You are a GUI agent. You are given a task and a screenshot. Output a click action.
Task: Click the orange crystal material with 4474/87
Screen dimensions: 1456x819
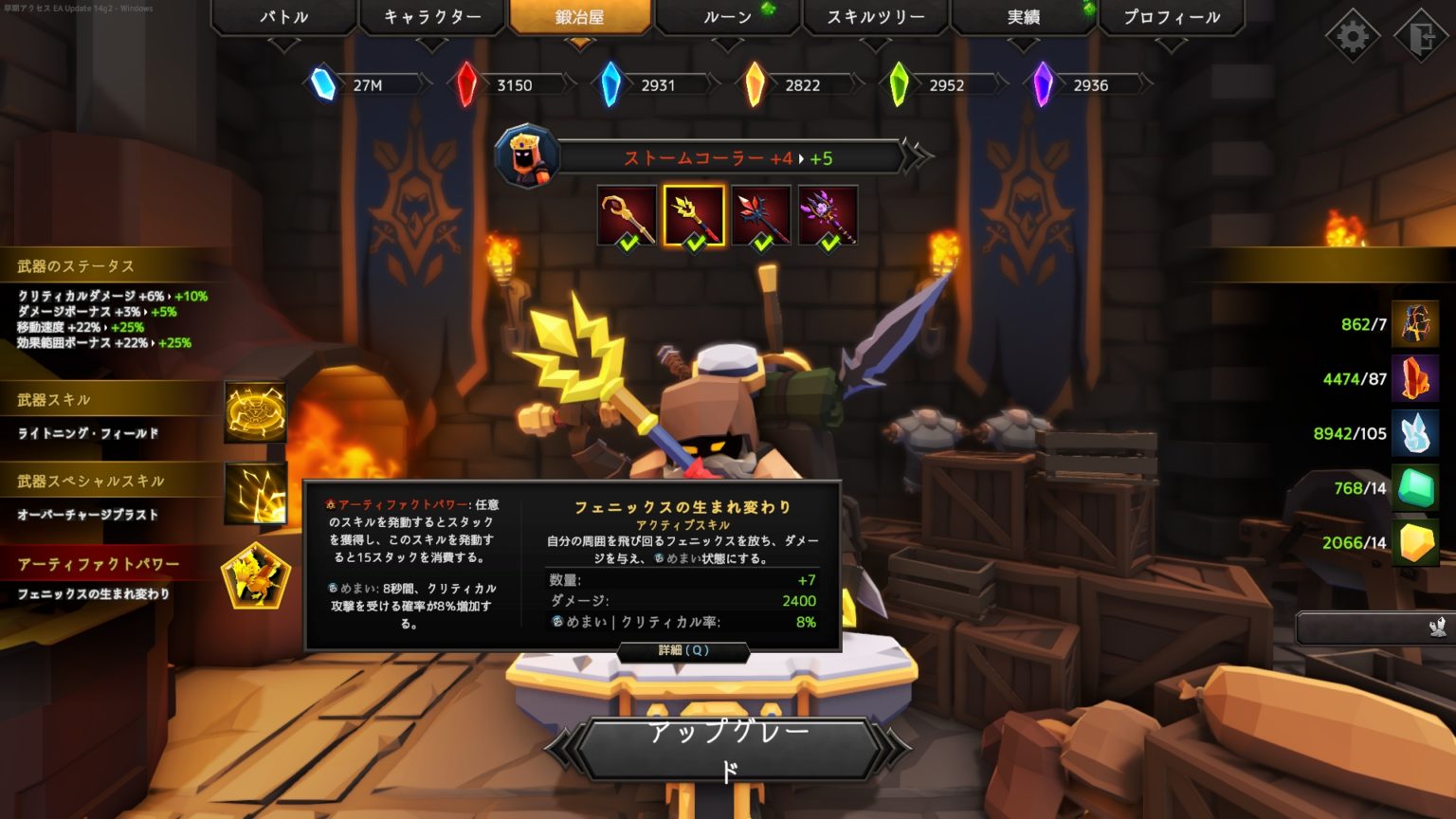click(x=1416, y=379)
